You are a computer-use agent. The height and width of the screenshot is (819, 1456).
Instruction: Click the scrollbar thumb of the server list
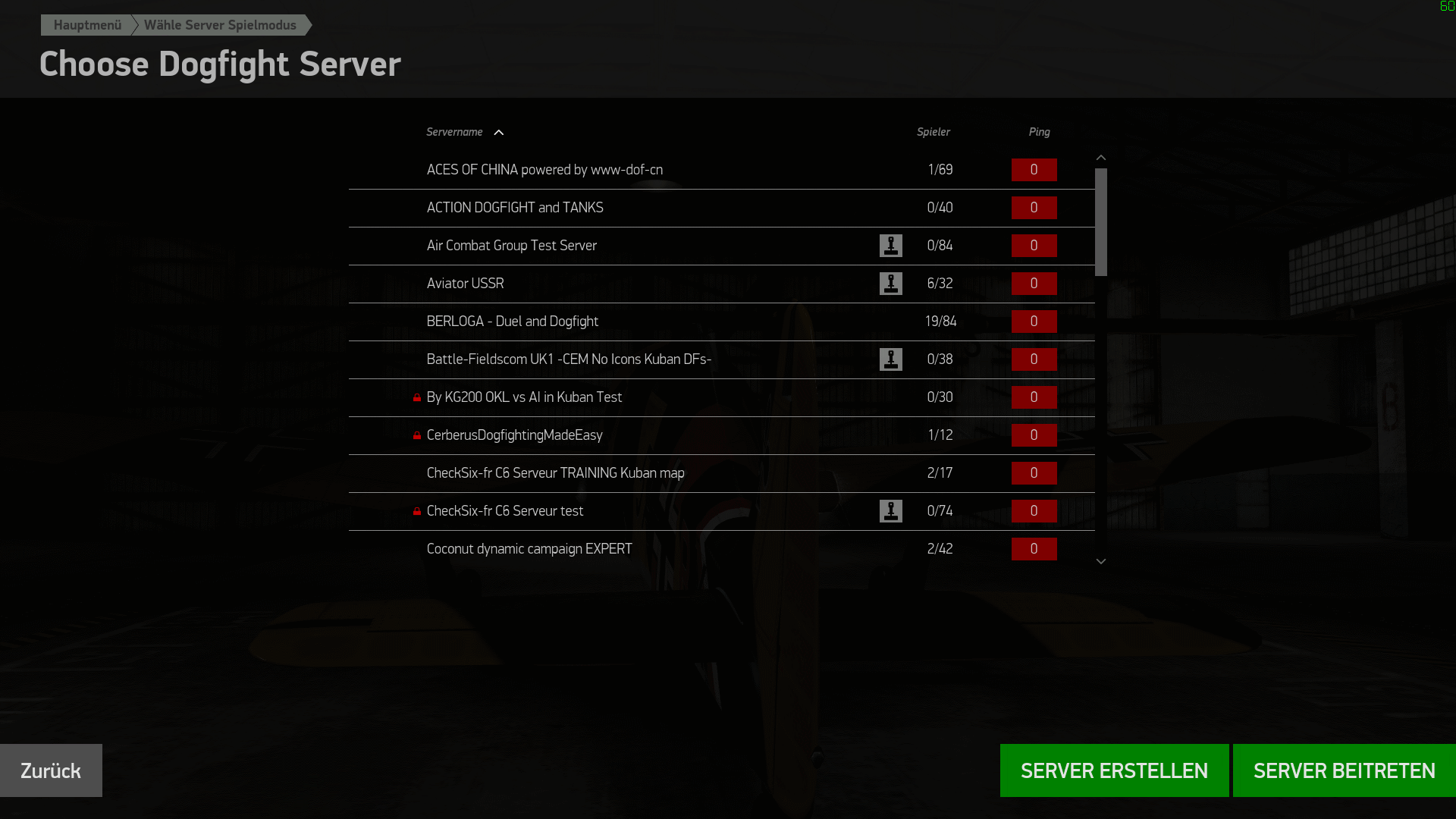click(x=1101, y=220)
